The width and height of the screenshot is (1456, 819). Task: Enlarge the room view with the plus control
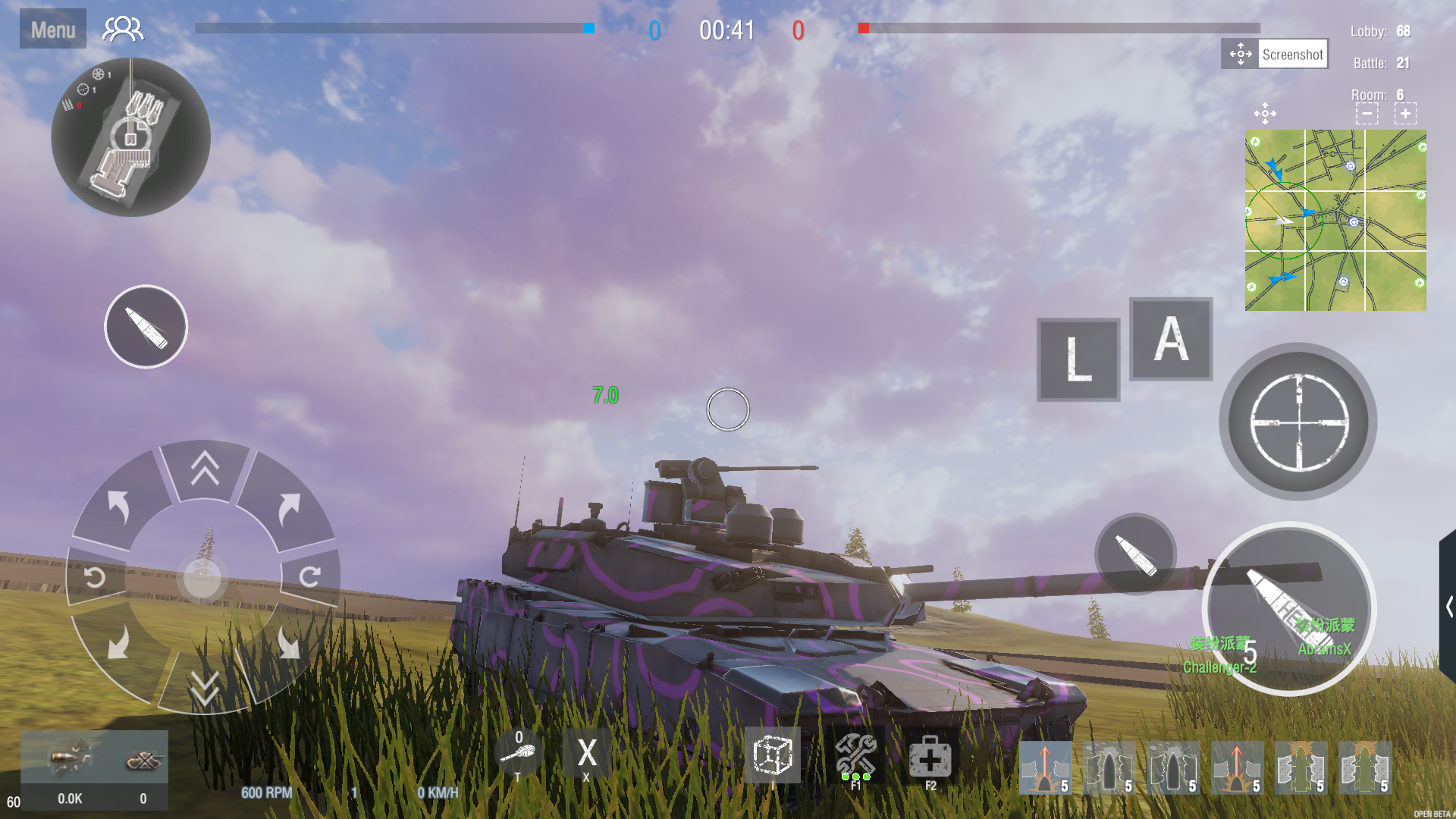(1406, 113)
